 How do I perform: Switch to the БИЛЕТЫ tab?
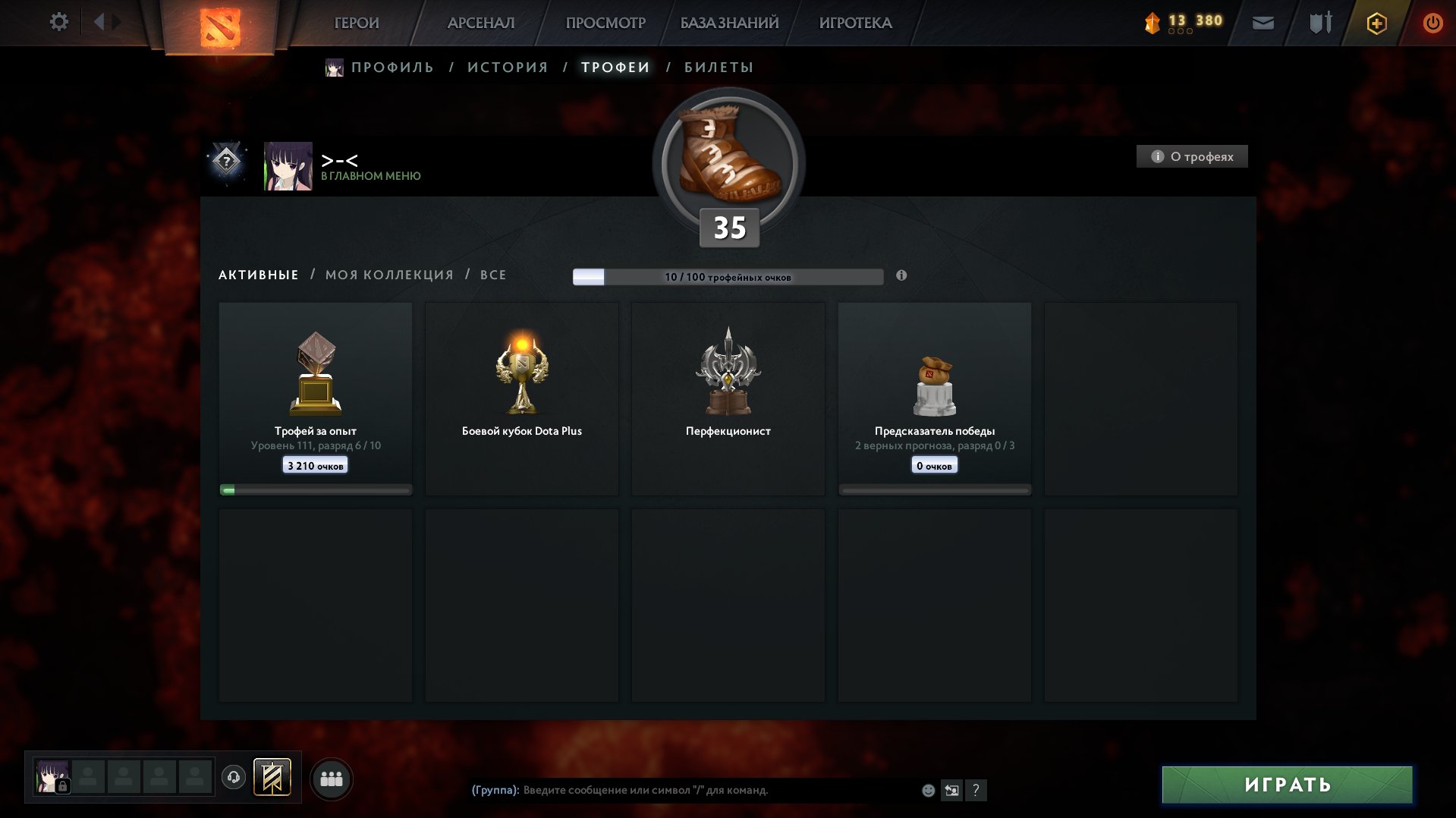point(719,68)
